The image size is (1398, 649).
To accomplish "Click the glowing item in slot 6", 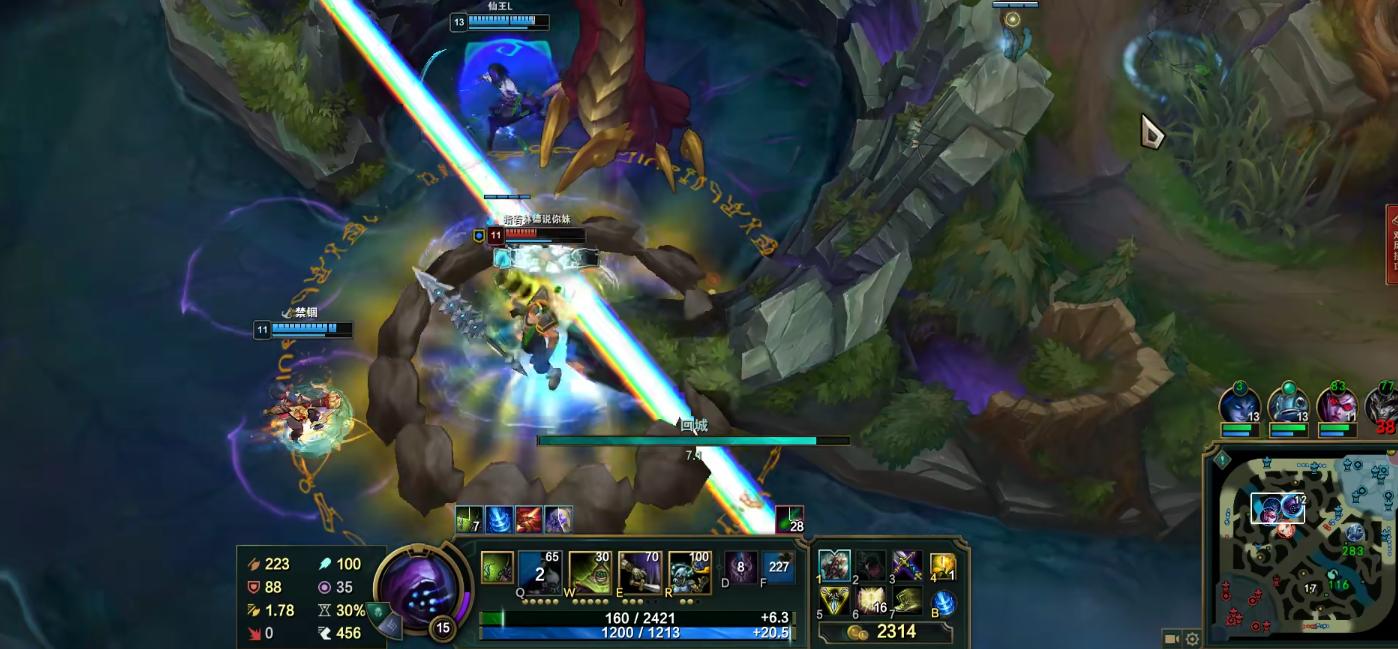I will (871, 601).
